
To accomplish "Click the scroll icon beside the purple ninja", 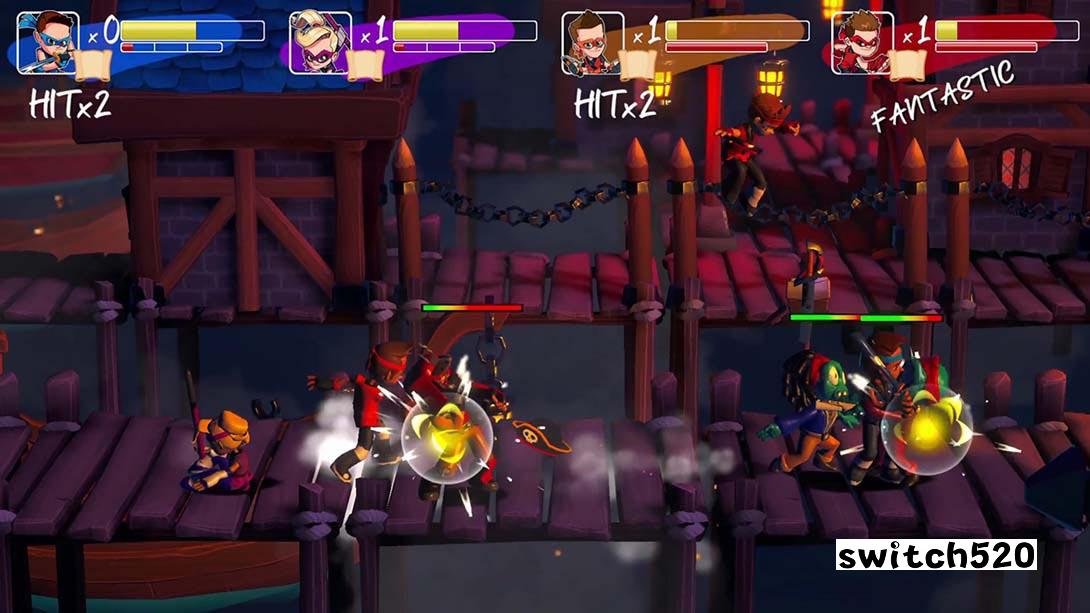I will tap(363, 64).
